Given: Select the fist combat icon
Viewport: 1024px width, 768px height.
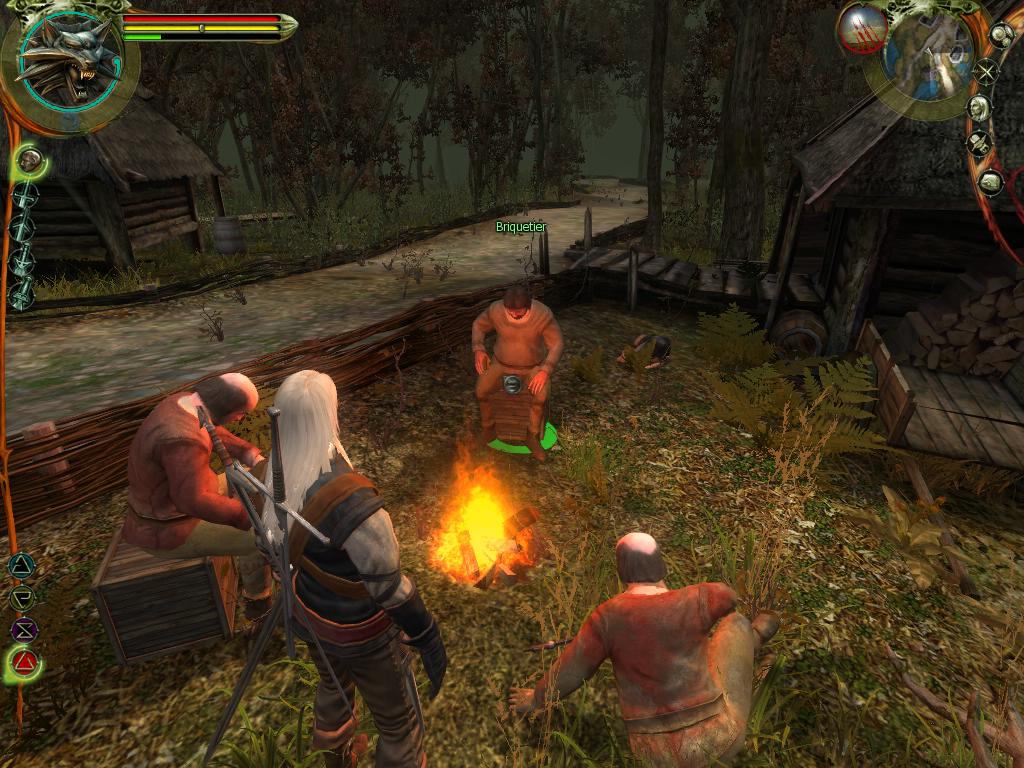Looking at the screenshot, I should (29, 159).
